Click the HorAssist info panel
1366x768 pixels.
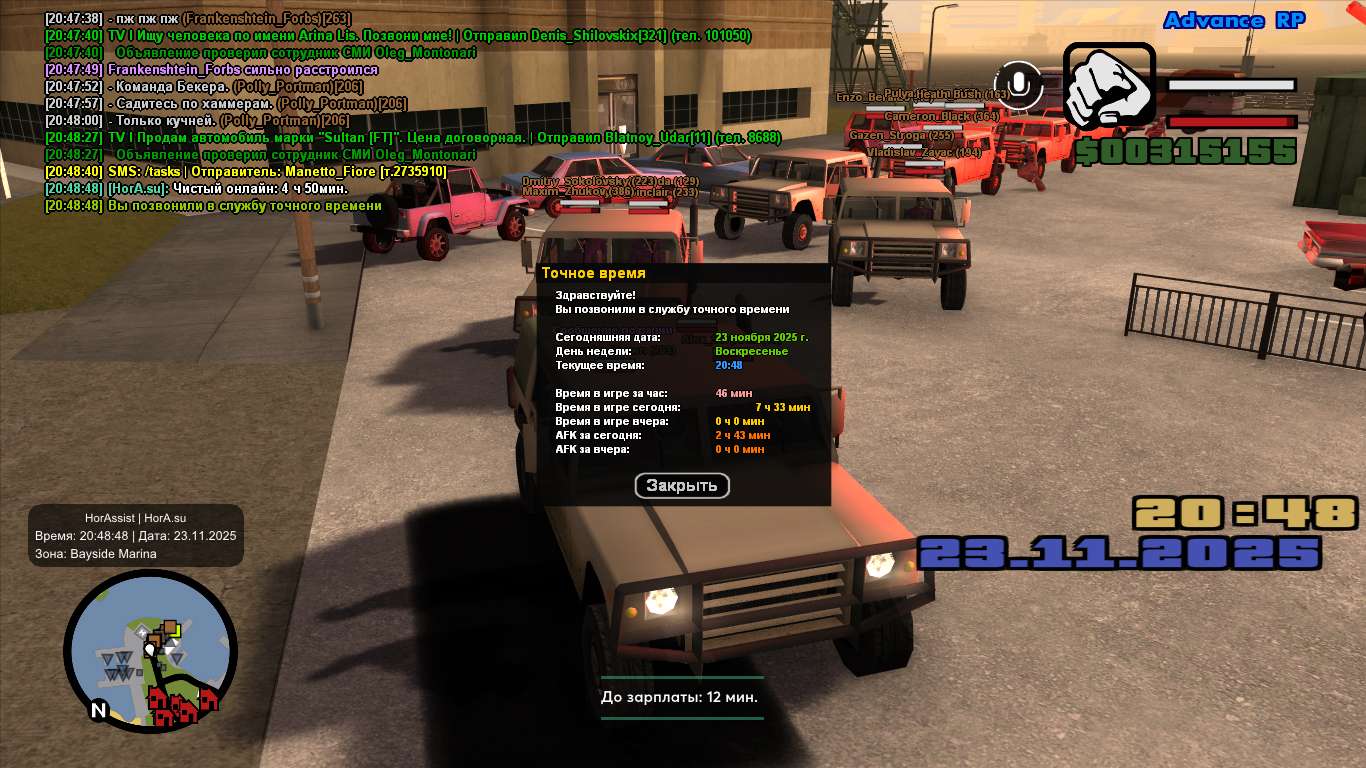click(136, 536)
